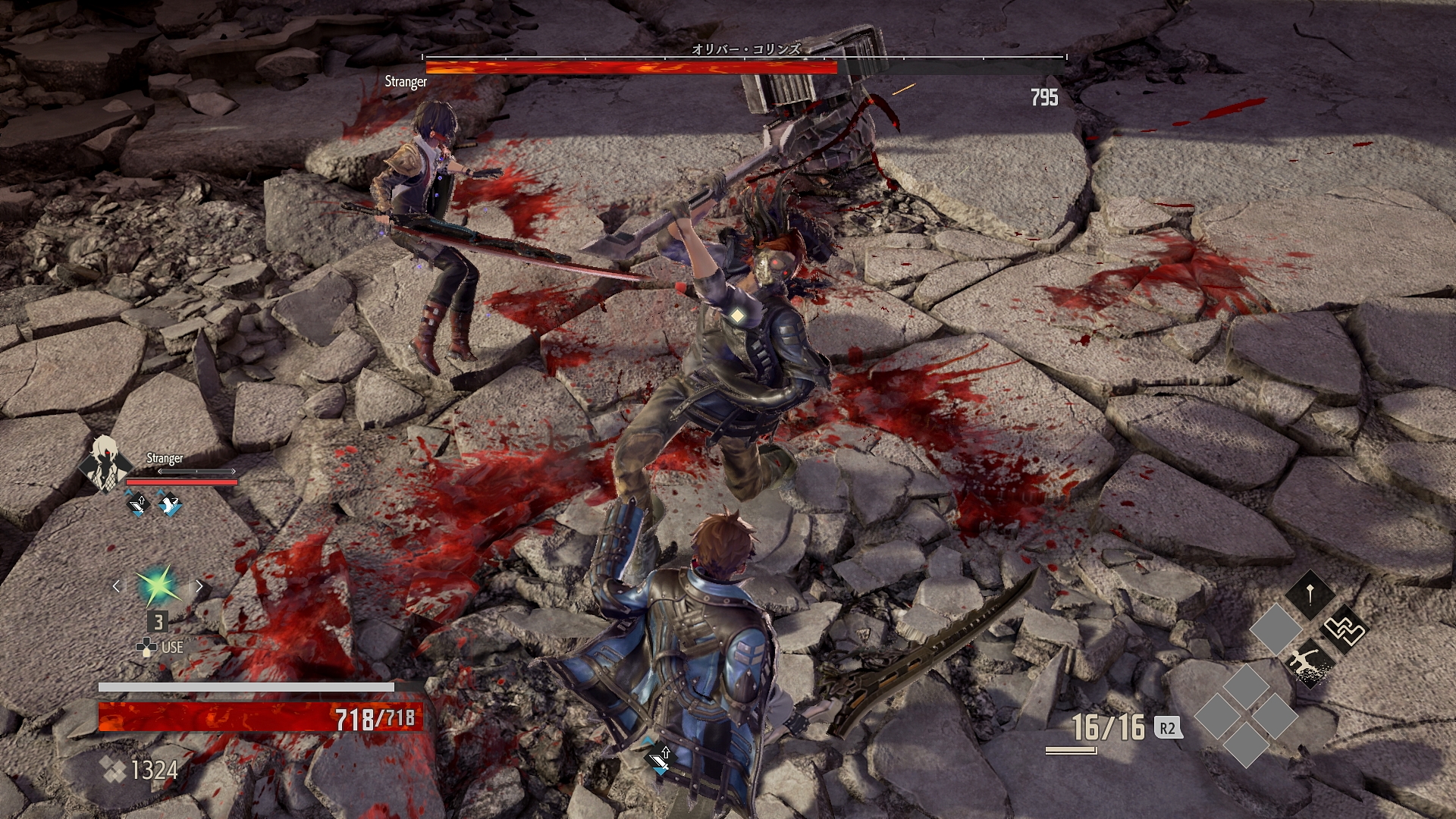Cycle item slot with right arrow
Viewport: 1456px width, 819px height.
pos(199,586)
